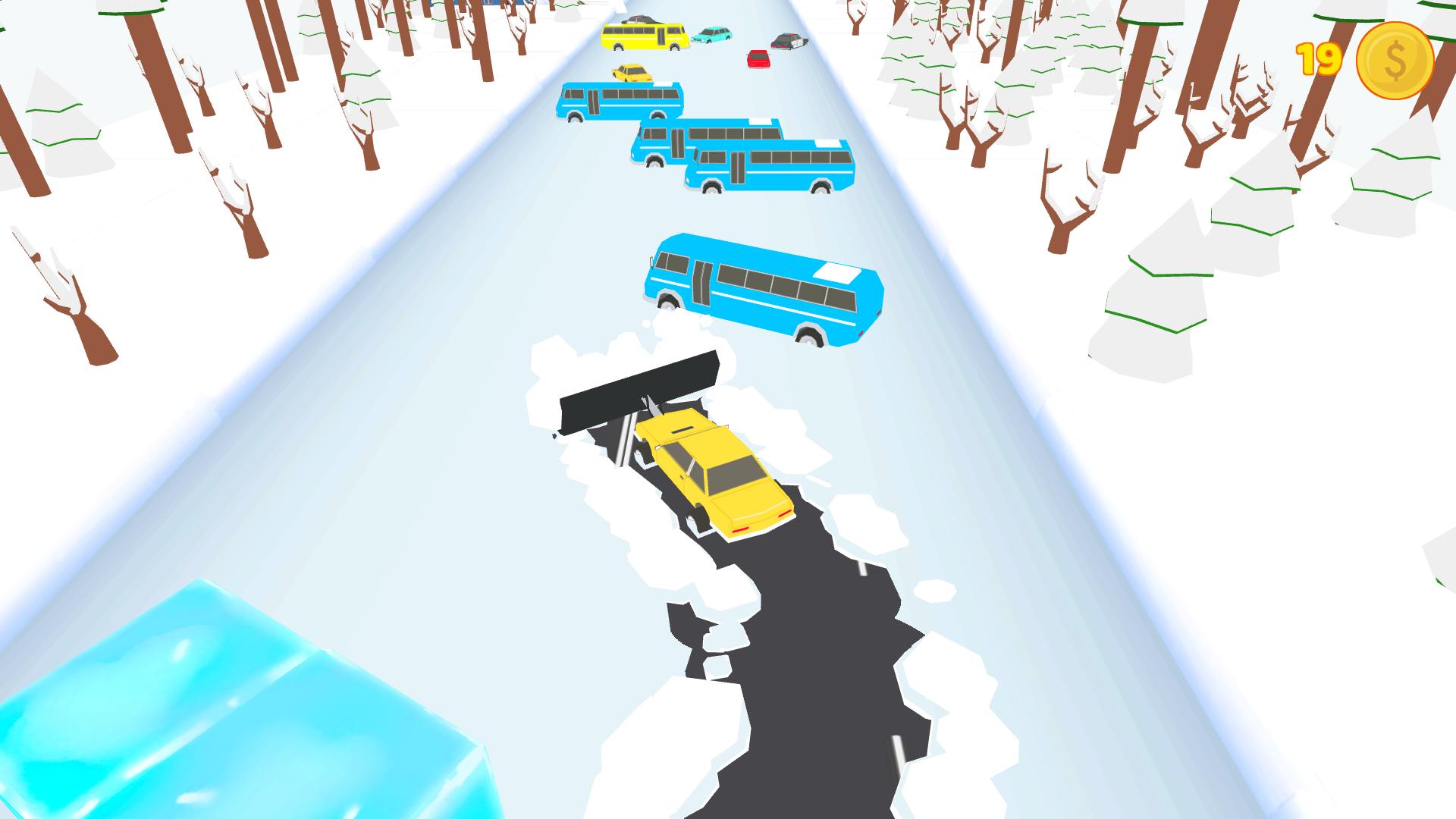Click the second police car near the buses
The height and width of the screenshot is (819, 1456).
[642, 20]
